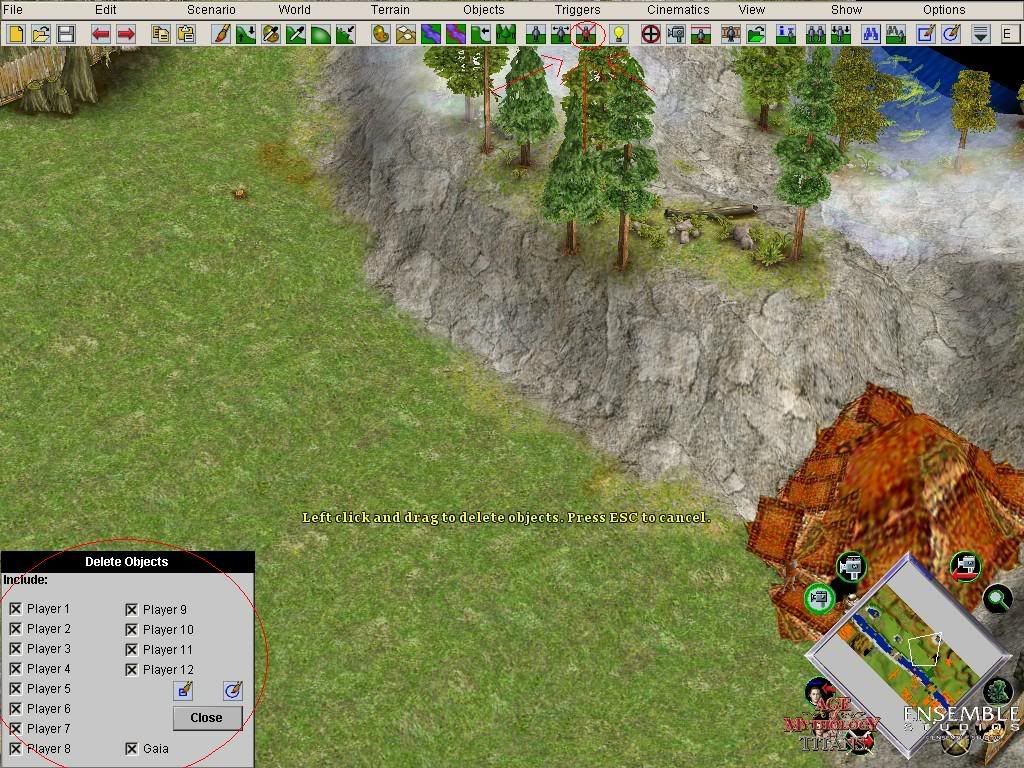
Task: Click the yellow lightbulb toolbar icon
Action: [x=619, y=34]
